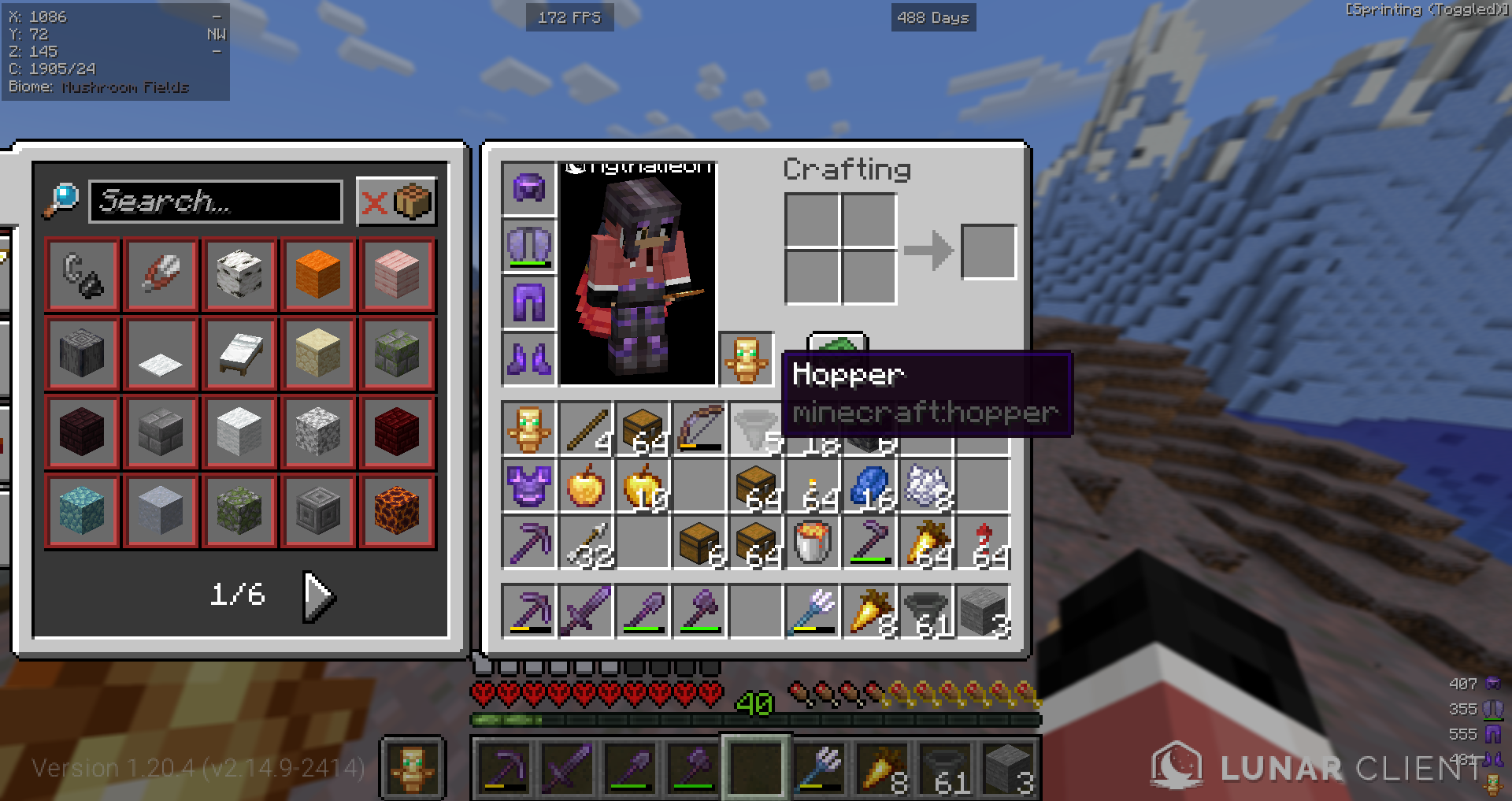The image size is (1512, 801).
Task: Click the lapis lazuli stack of 16
Action: click(x=870, y=487)
